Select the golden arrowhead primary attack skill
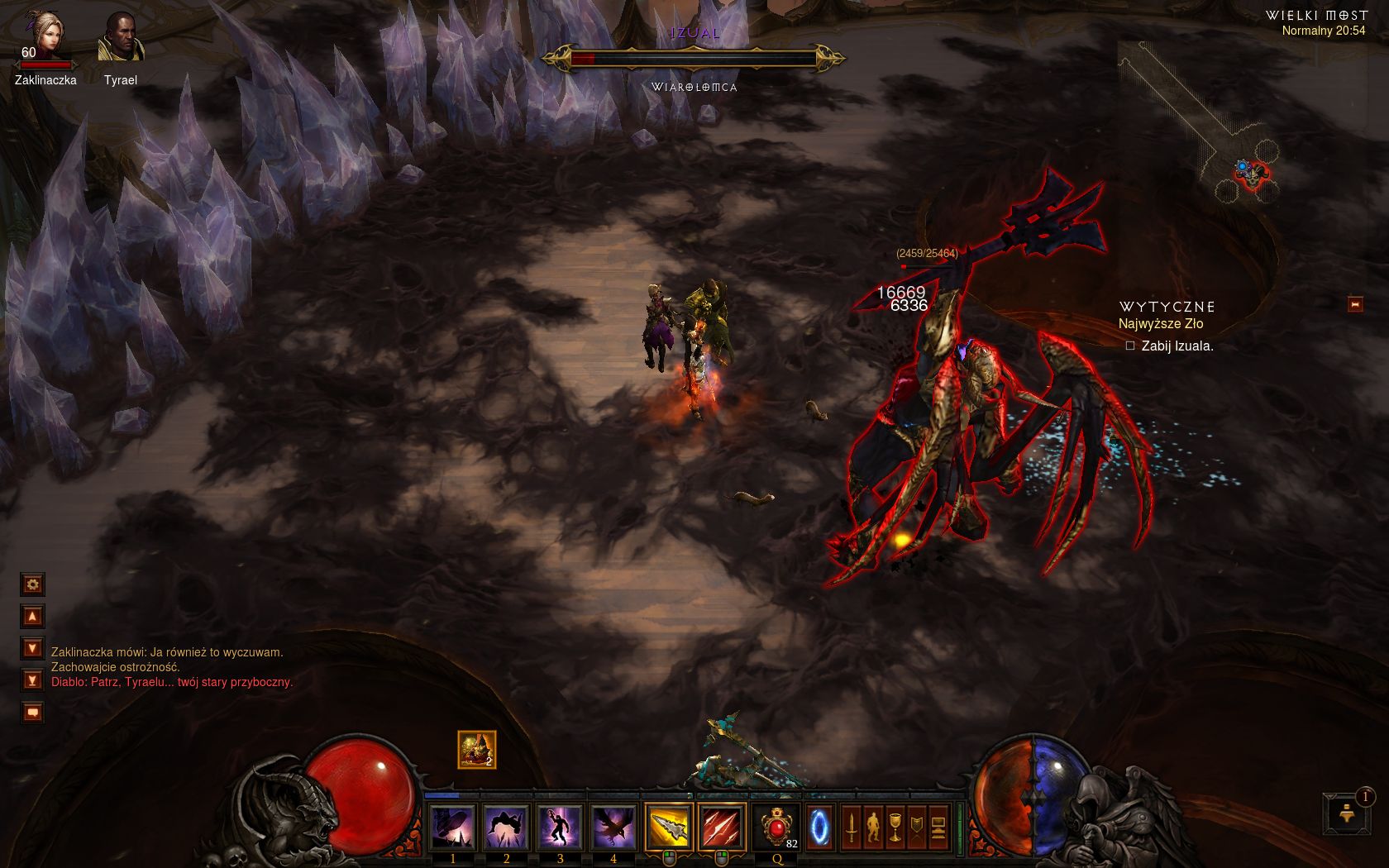The image size is (1389, 868). (668, 826)
